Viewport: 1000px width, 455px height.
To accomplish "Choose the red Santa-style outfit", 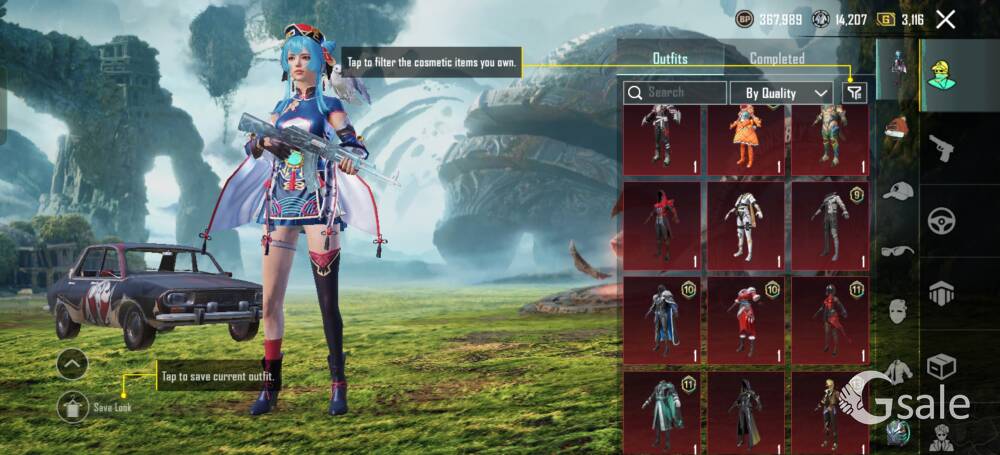I will click(745, 319).
